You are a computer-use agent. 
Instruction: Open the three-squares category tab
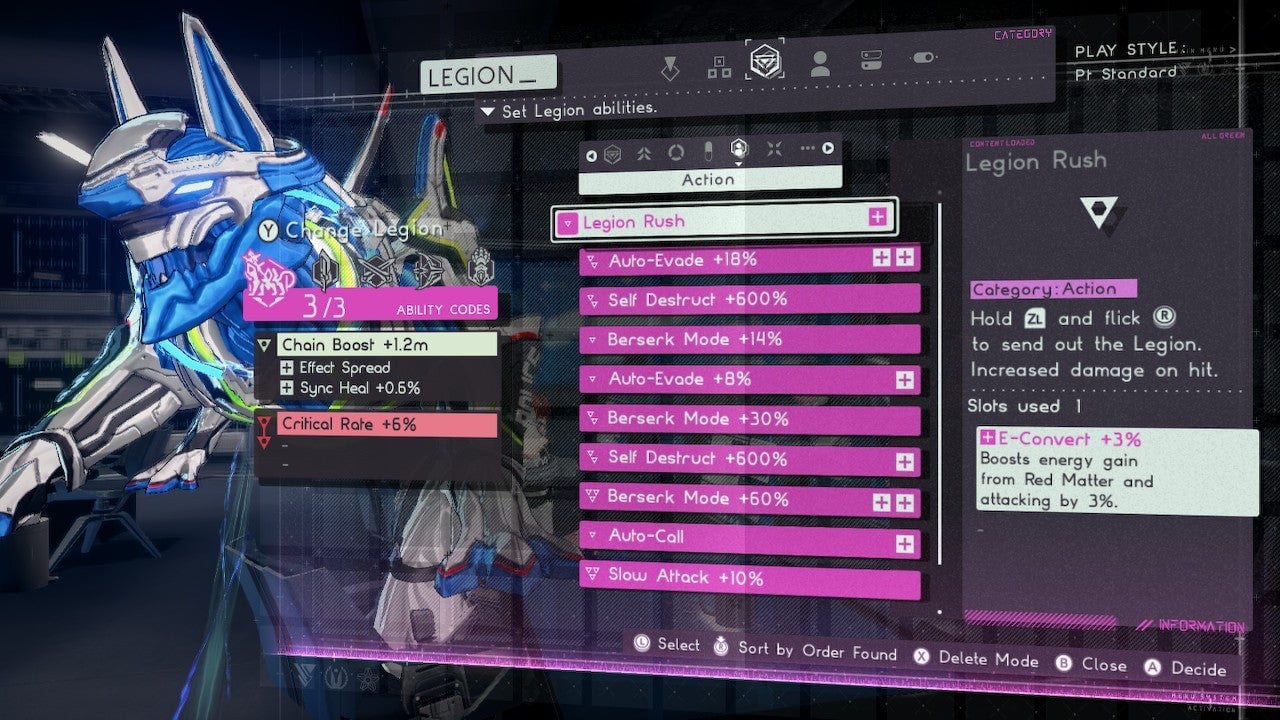719,66
